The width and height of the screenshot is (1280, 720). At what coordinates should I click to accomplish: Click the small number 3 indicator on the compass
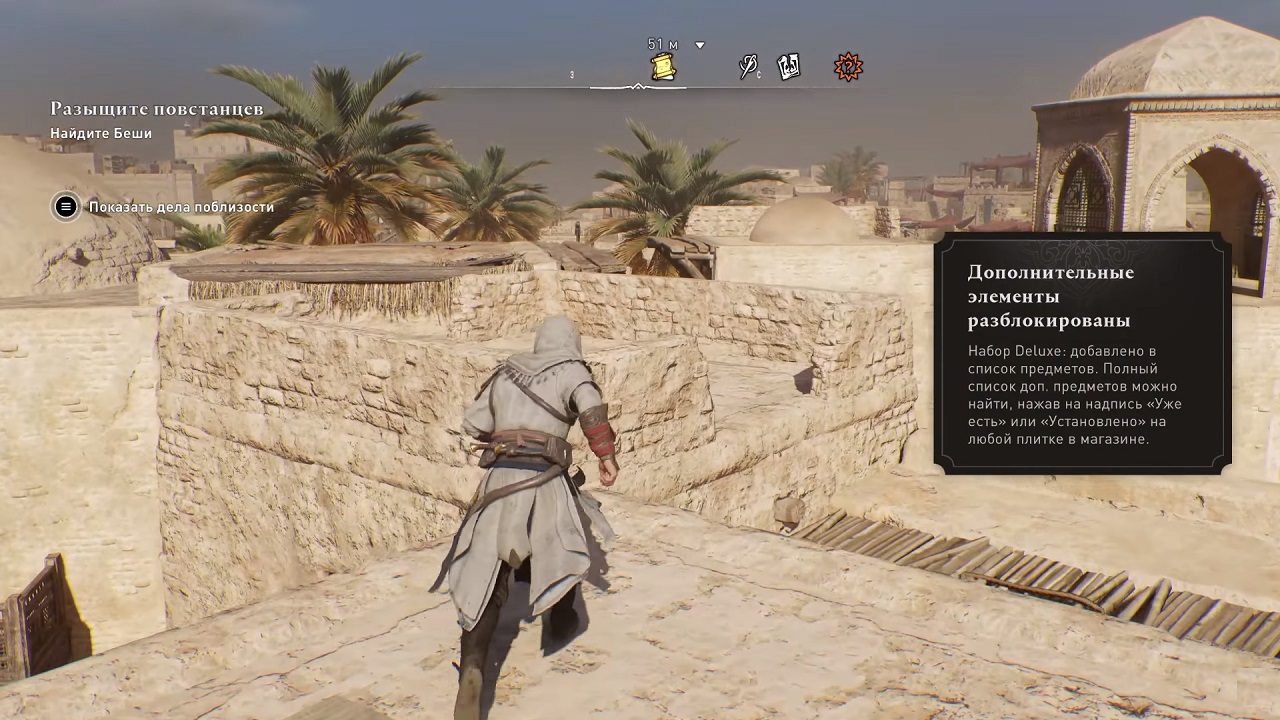pyautogui.click(x=571, y=73)
